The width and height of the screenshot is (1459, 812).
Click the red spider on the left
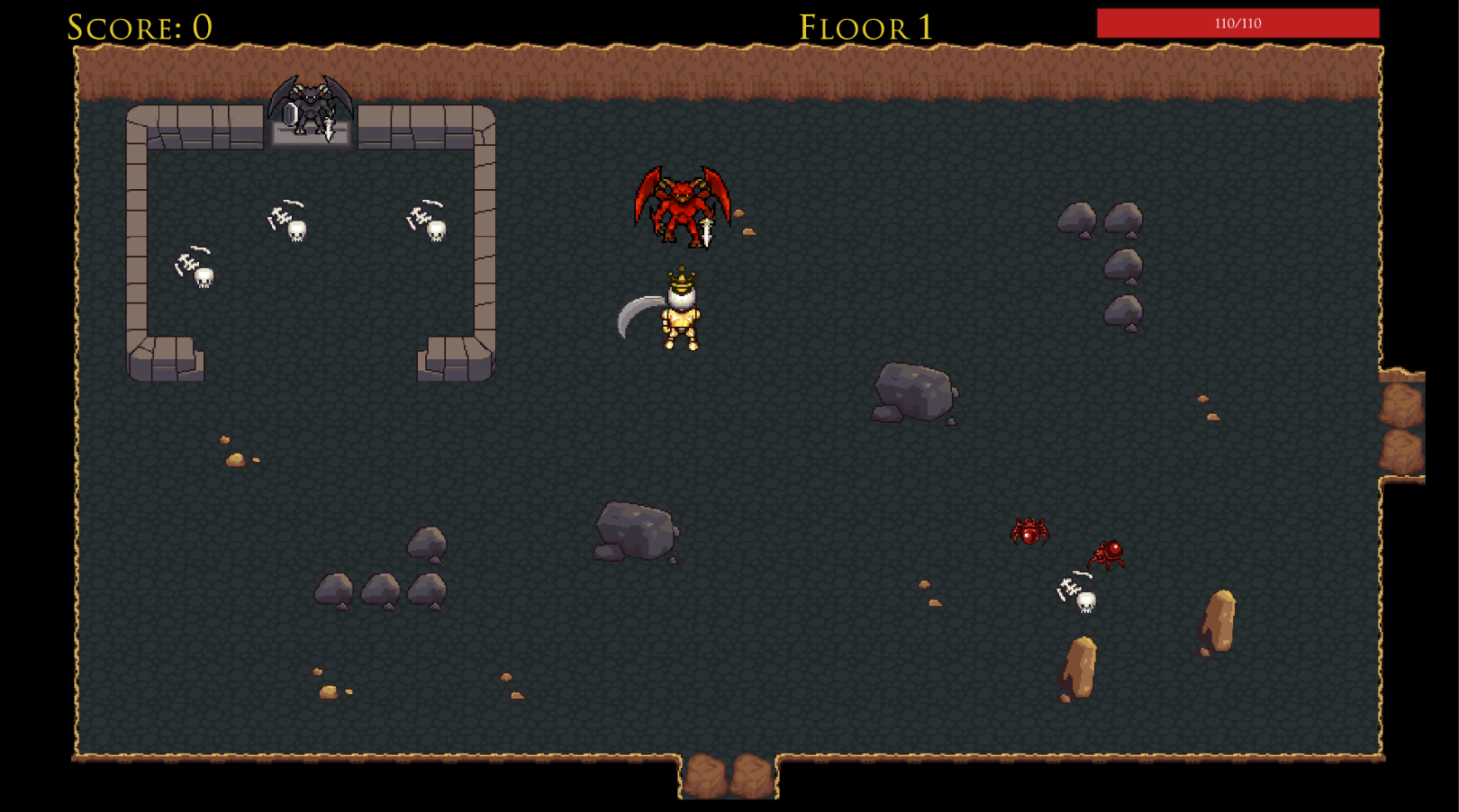point(1029,533)
